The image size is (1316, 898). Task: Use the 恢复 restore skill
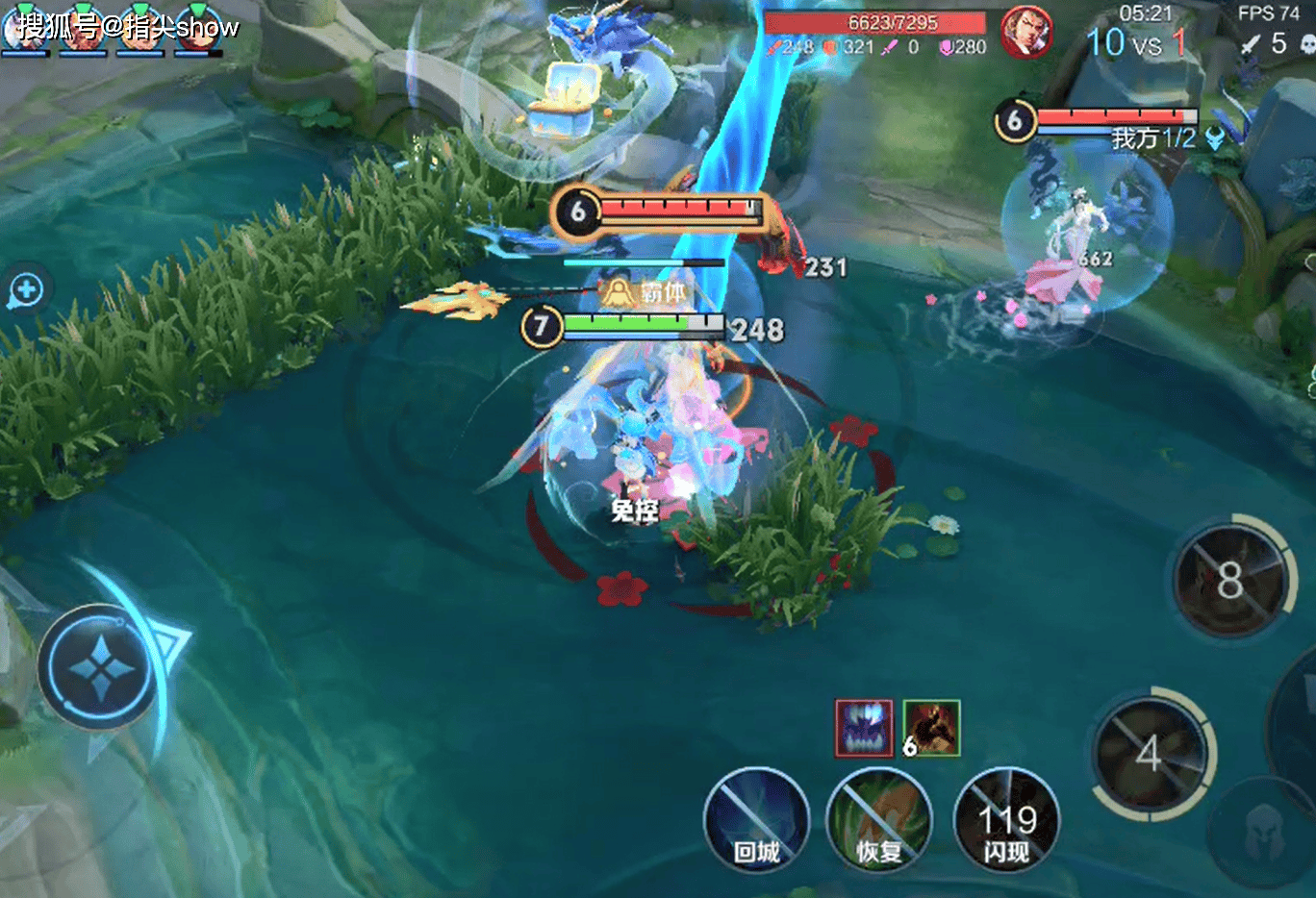point(879,820)
